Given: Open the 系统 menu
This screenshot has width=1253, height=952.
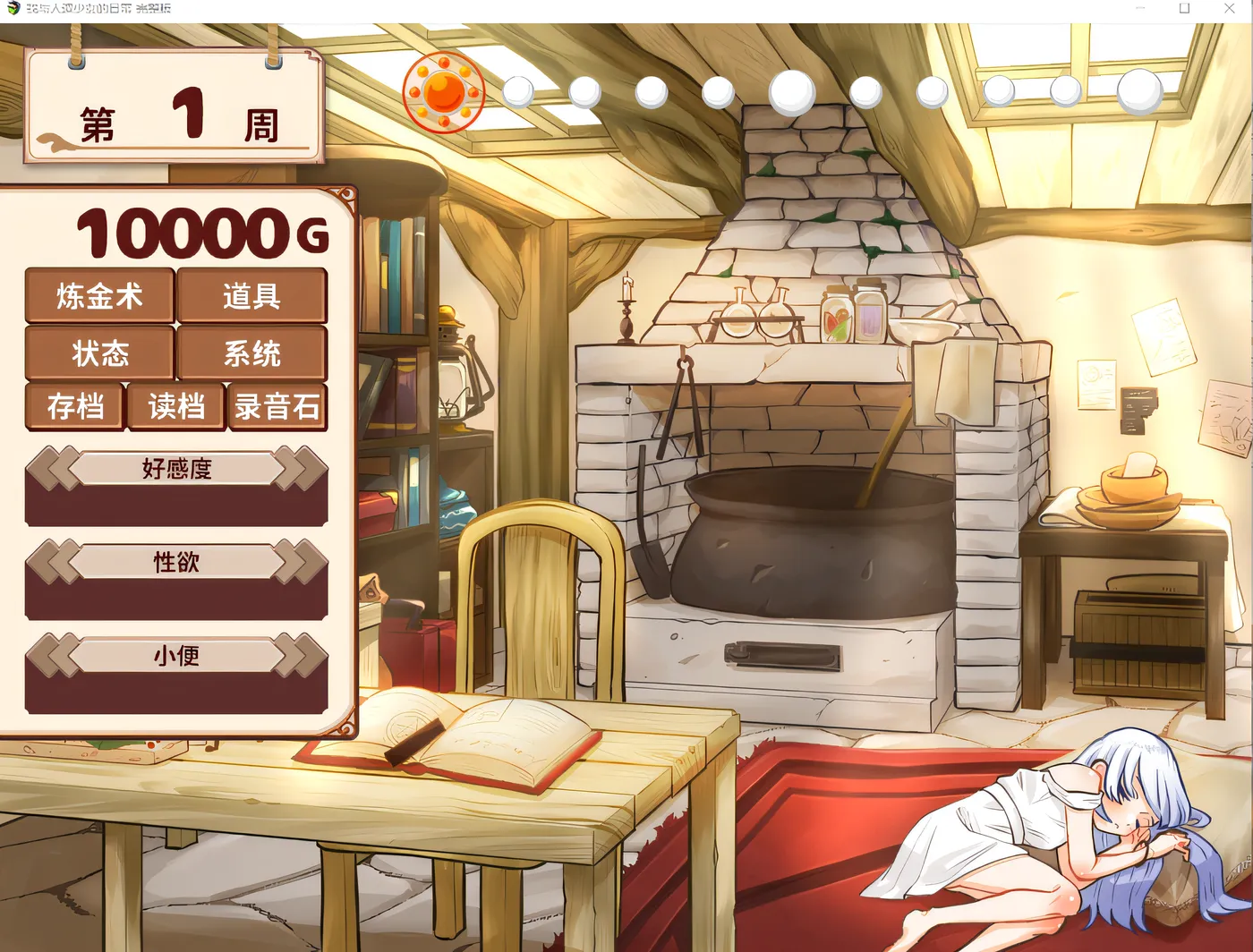Looking at the screenshot, I should point(253,353).
